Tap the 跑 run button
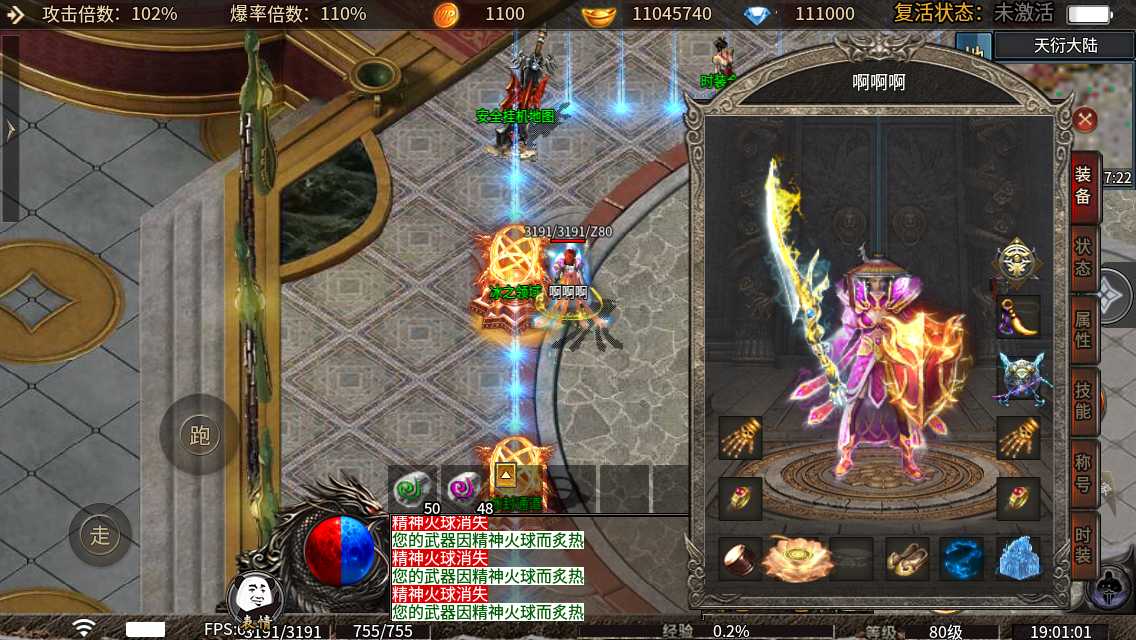1136x640 pixels. pos(199,435)
